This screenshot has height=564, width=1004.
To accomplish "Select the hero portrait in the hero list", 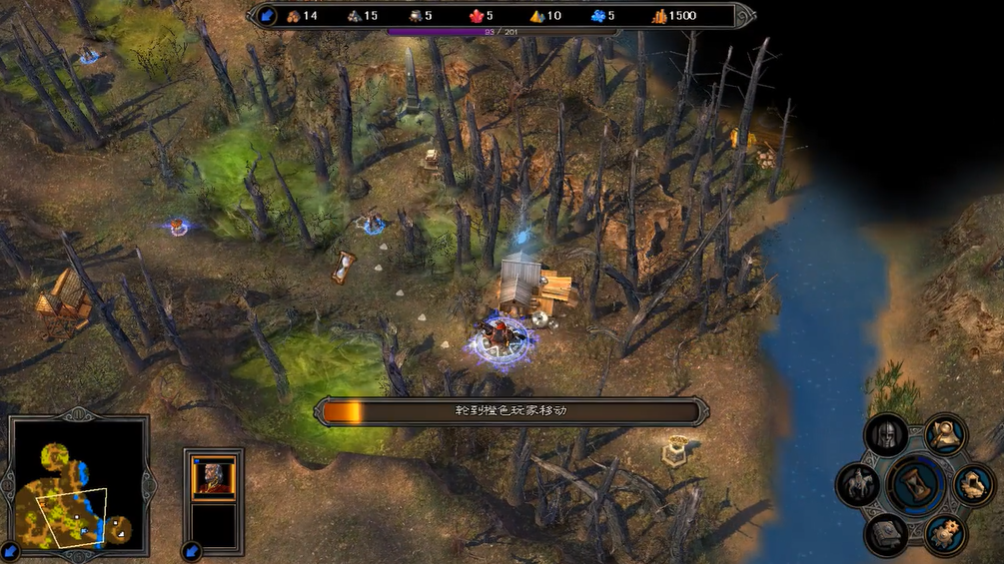I will [213, 478].
